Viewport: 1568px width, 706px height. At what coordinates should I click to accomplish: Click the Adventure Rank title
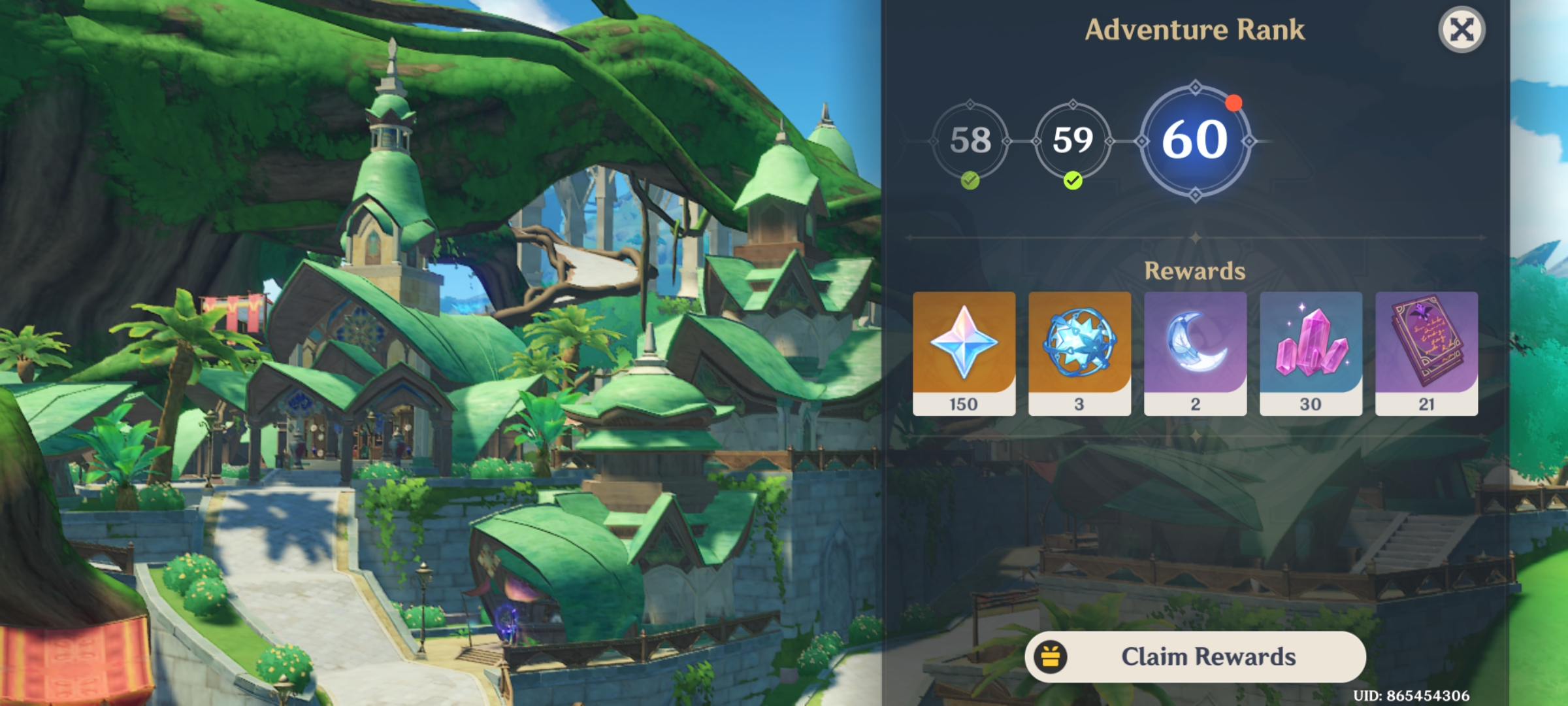[x=1197, y=29]
